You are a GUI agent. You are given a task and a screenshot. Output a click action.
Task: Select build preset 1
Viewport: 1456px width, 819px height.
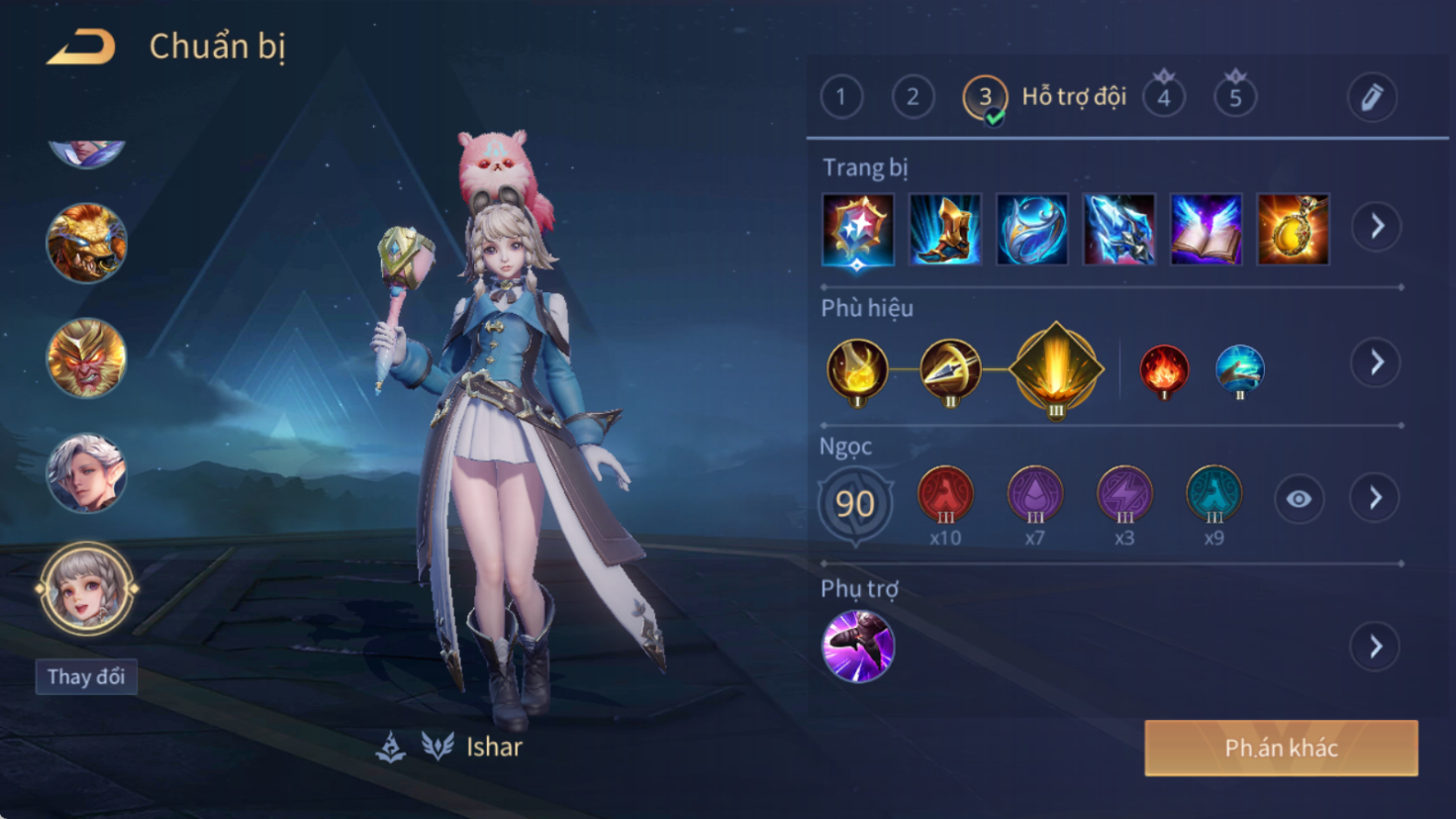pyautogui.click(x=841, y=97)
